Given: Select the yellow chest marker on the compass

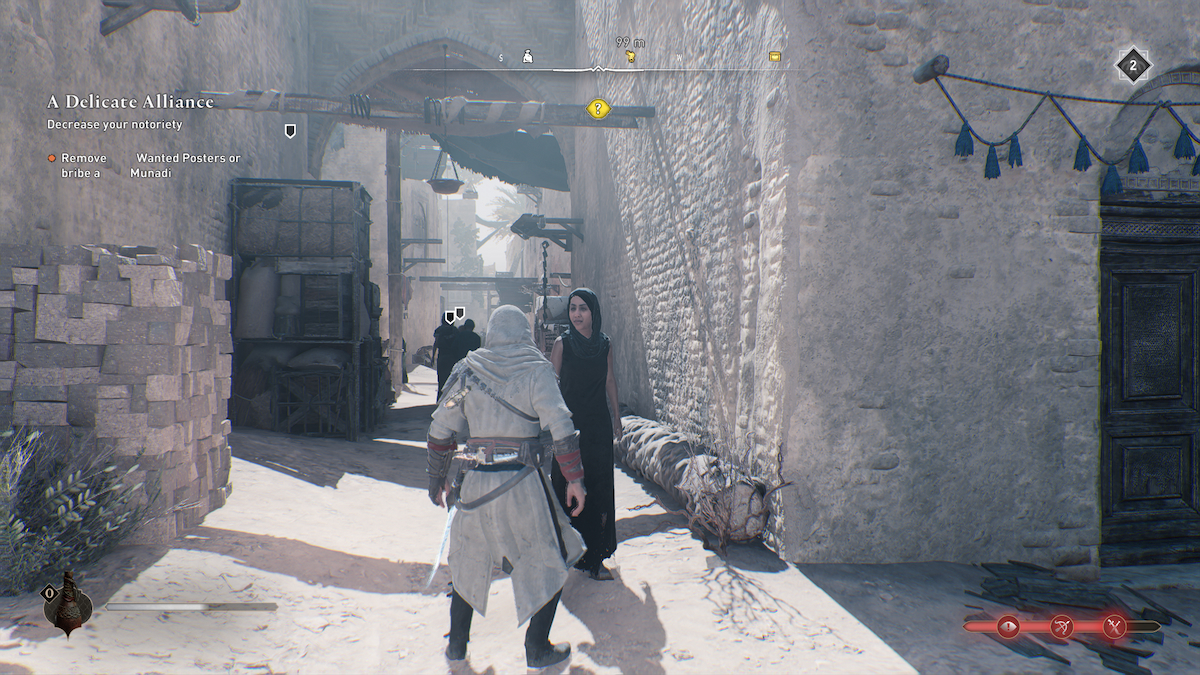Looking at the screenshot, I should pyautogui.click(x=774, y=57).
